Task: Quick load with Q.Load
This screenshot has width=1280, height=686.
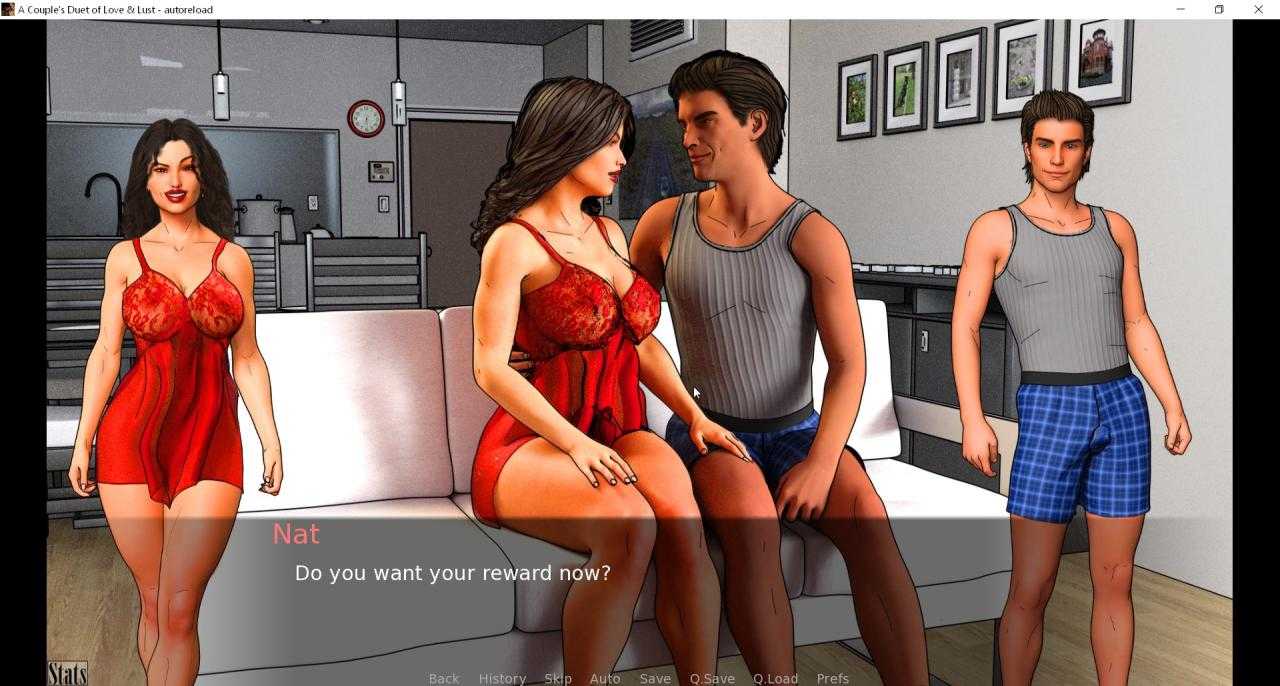Action: pyautogui.click(x=775, y=678)
